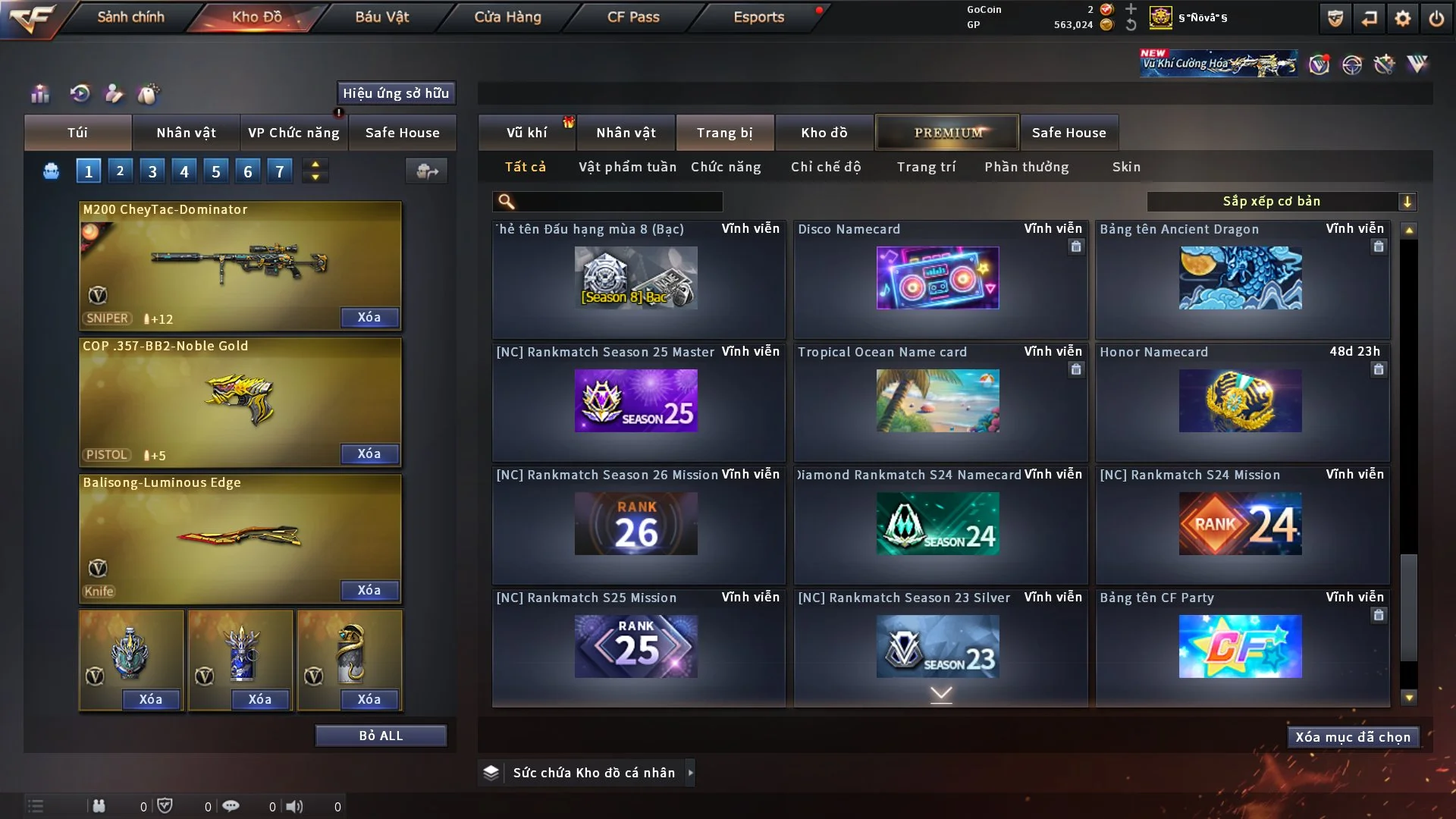The height and width of the screenshot is (819, 1456).
Task: Open the Sảnh chính lobby menu
Action: 130,17
